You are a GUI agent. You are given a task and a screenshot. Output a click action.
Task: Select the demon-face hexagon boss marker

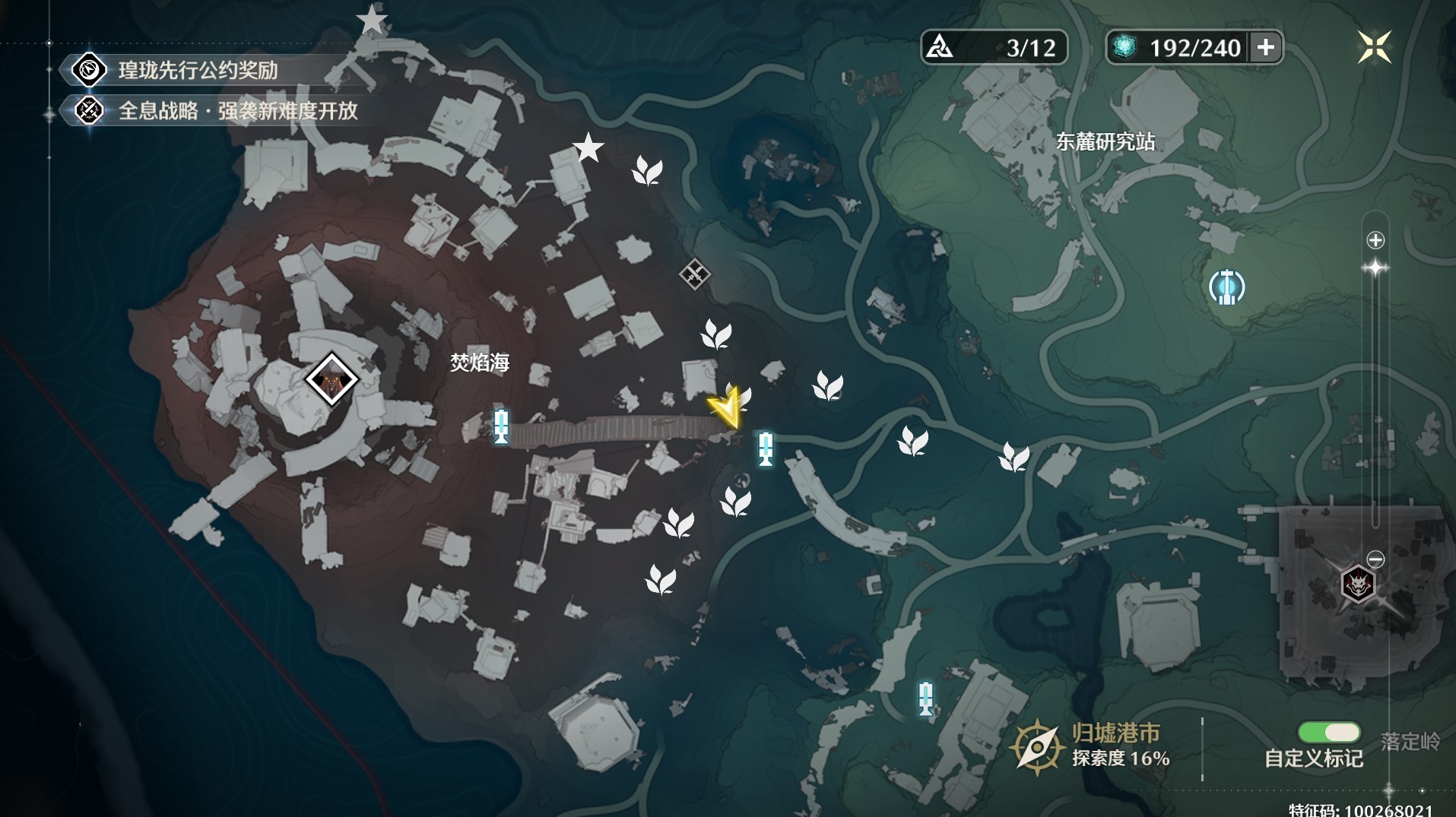[x=1358, y=584]
